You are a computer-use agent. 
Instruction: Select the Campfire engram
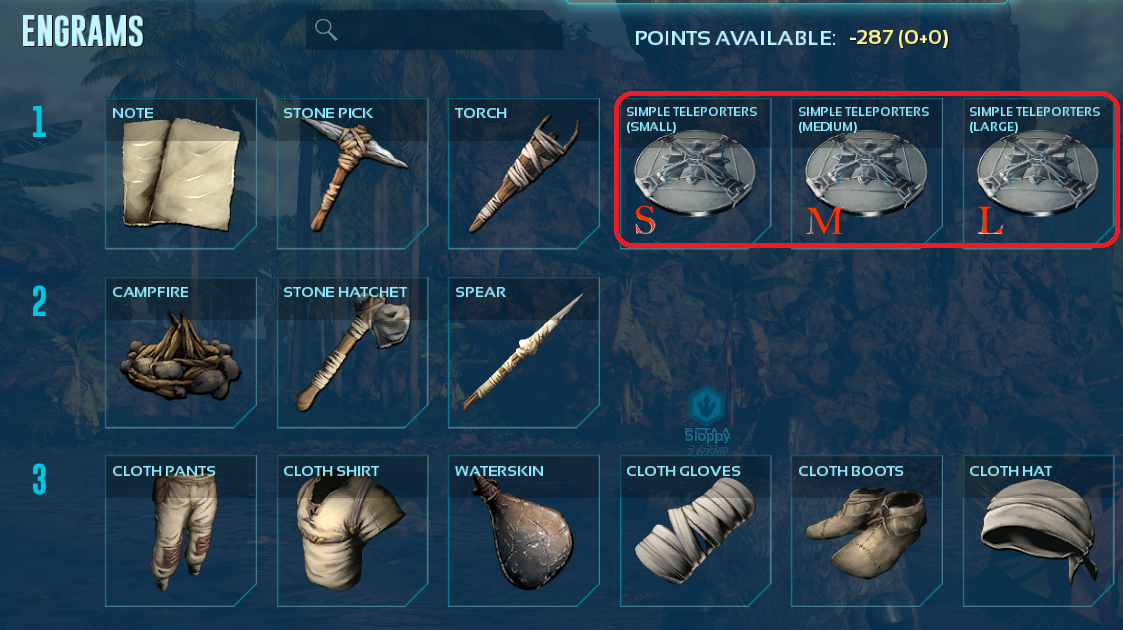coord(181,352)
